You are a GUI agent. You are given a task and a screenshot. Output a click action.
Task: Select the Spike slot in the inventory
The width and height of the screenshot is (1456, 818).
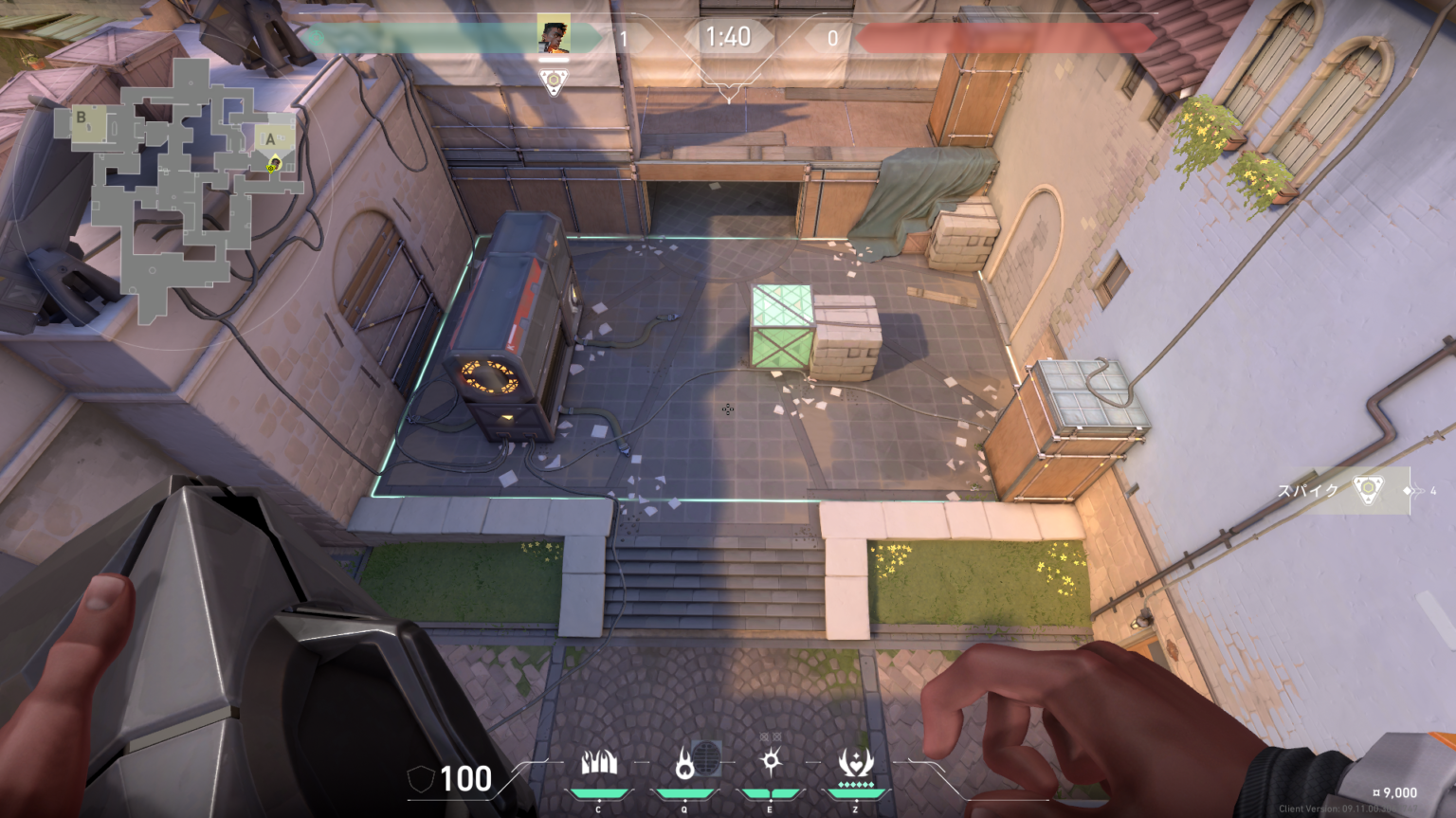[1367, 490]
